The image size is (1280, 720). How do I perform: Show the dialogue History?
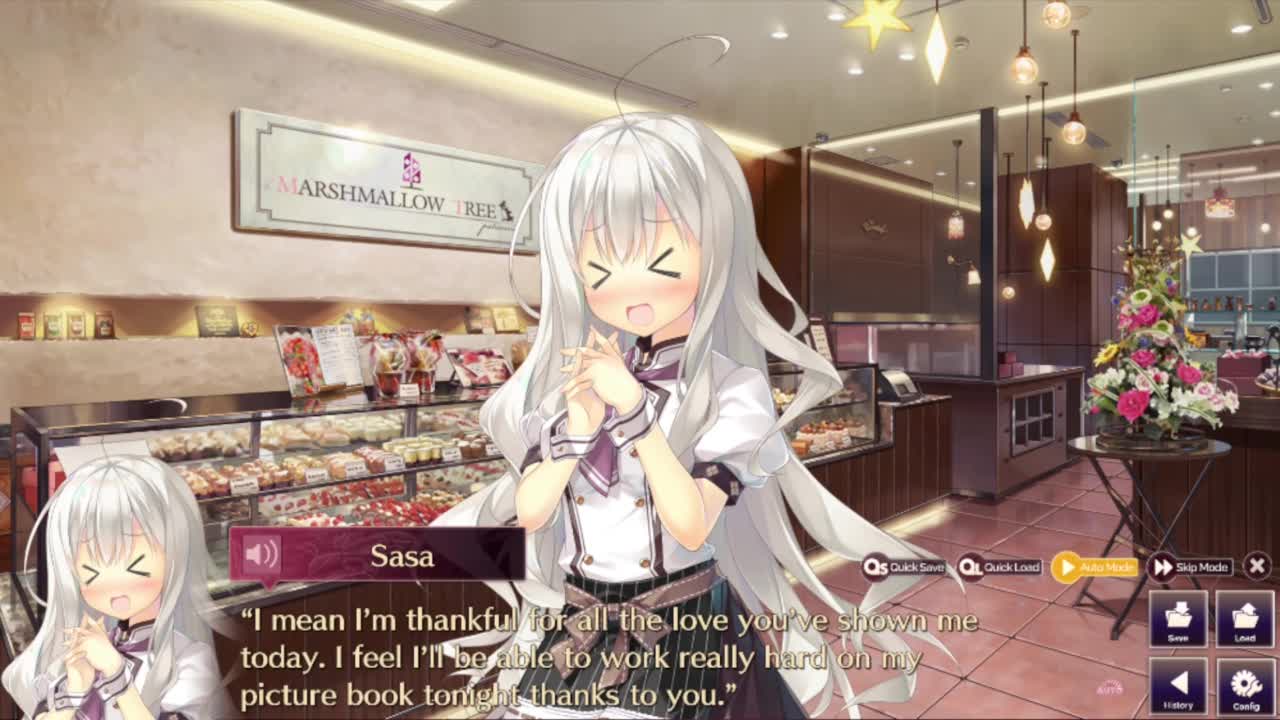[1178, 686]
